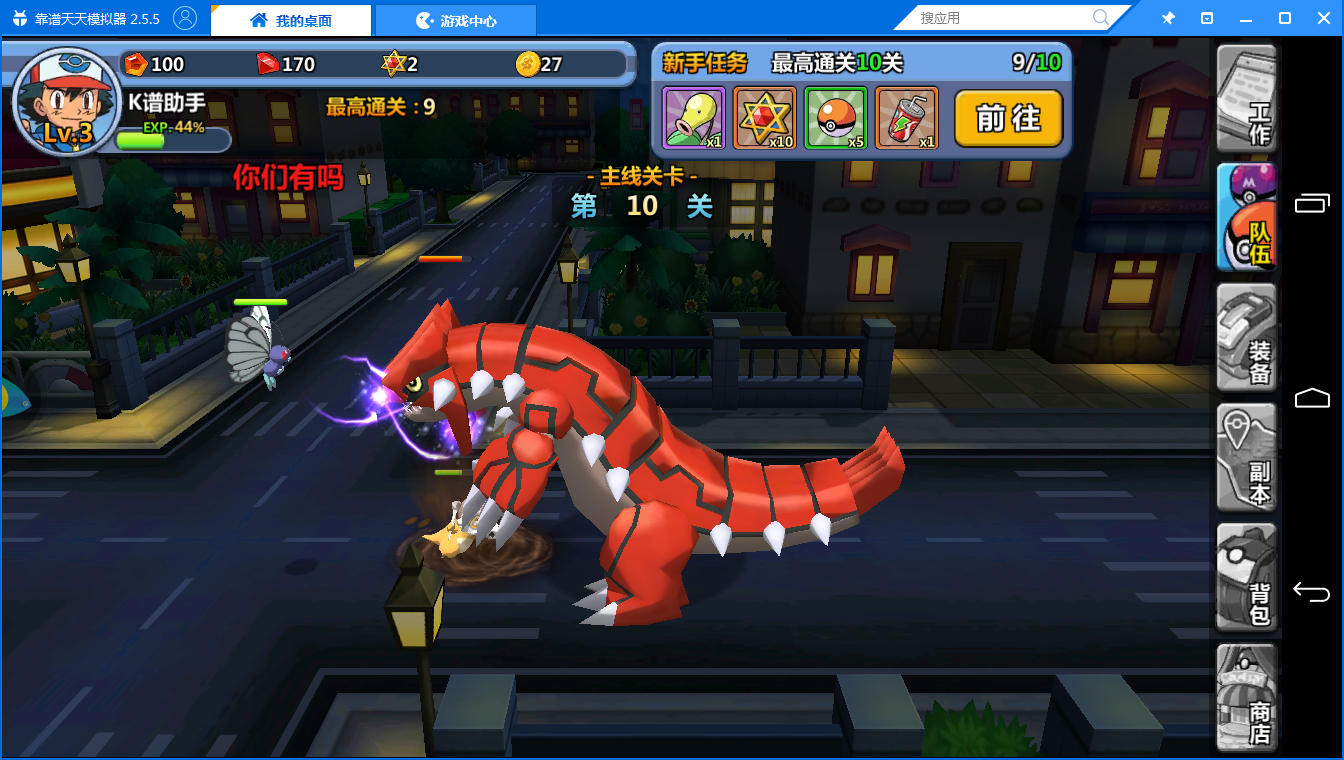Select the red star gem reward
Screen dimensions: 1344x760
tap(764, 118)
